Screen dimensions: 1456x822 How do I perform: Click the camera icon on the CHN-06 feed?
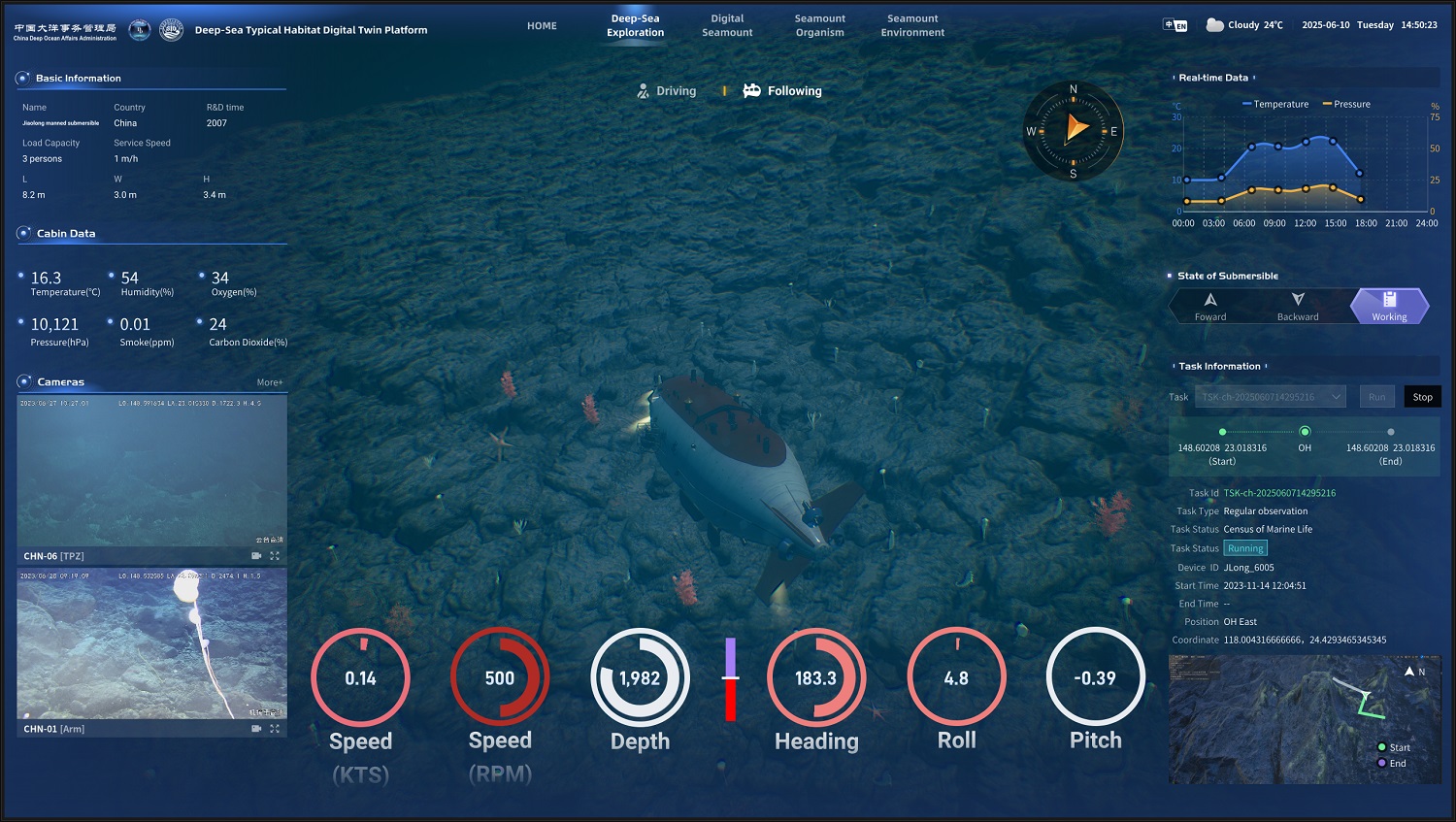pos(255,555)
